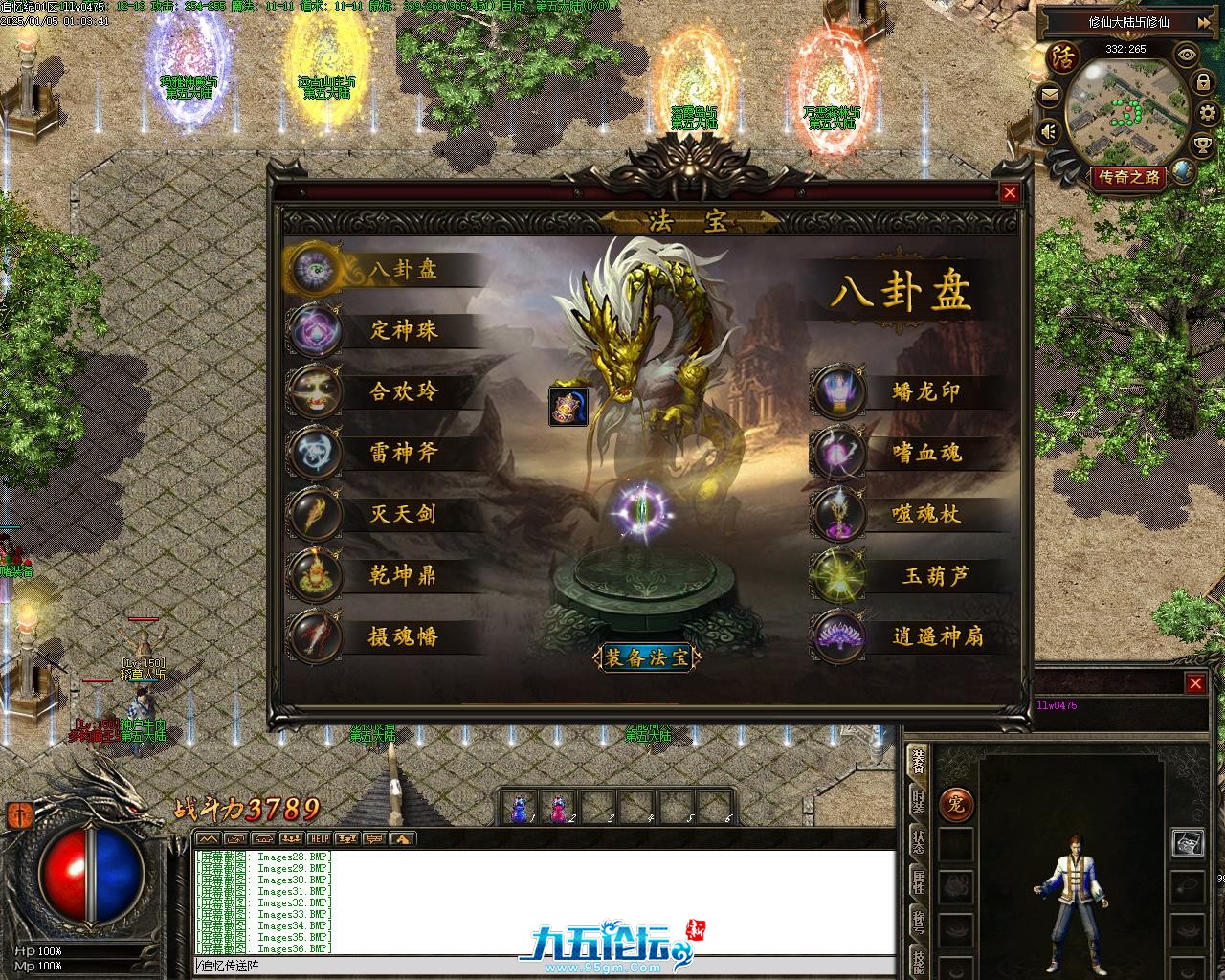Close the 法宝 treasure window
The height and width of the screenshot is (980, 1225).
click(x=1010, y=192)
